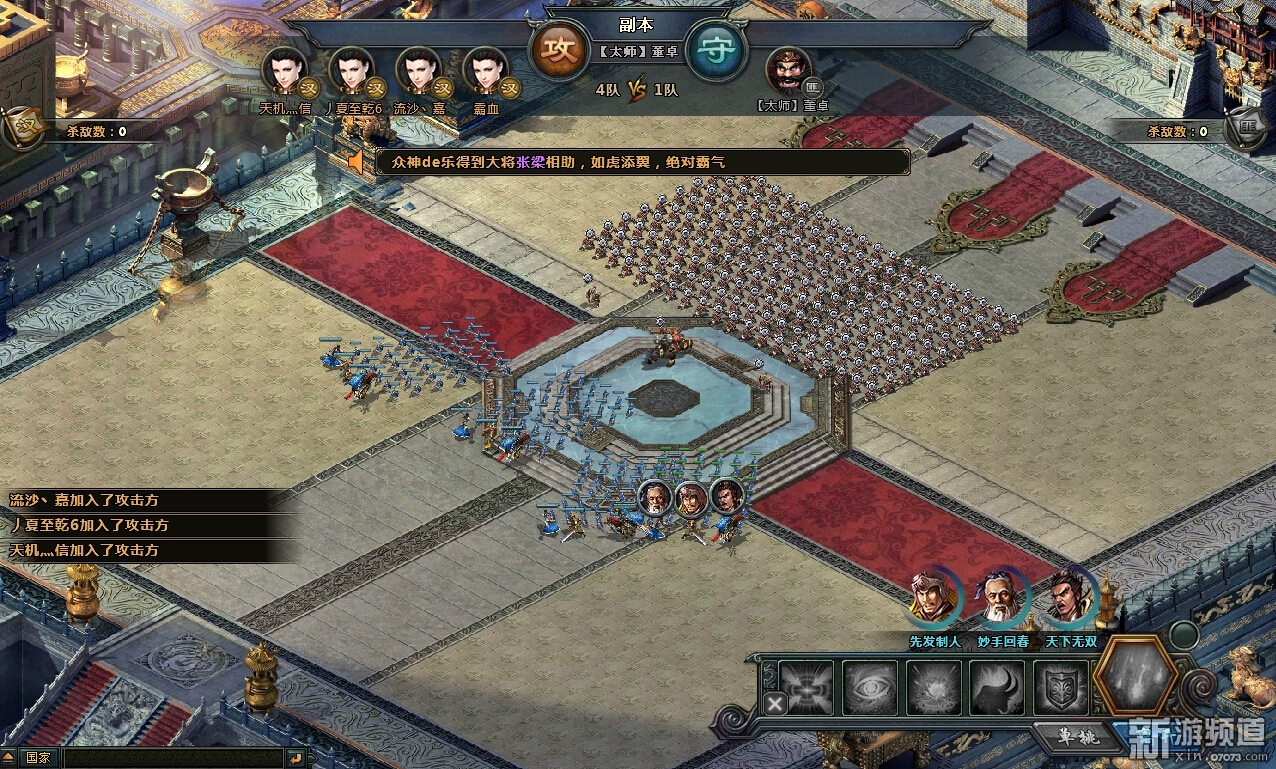1276x769 pixels.
Task: Click the orange 攻 attack emblem
Action: click(559, 50)
